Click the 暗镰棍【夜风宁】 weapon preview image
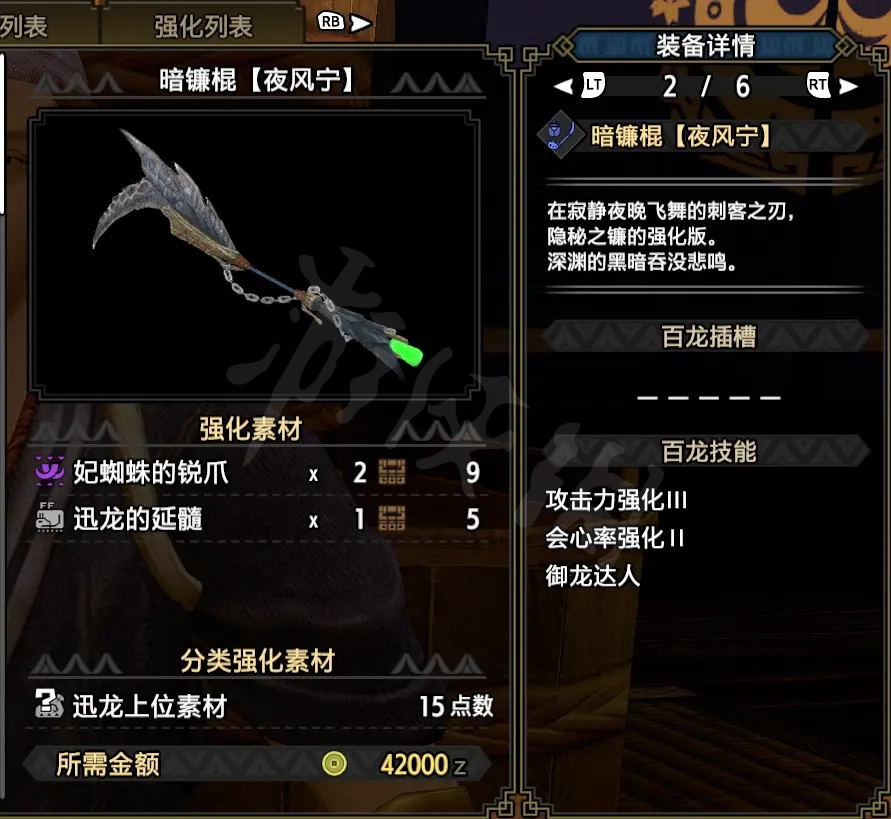Image resolution: width=891 pixels, height=819 pixels. 255,253
